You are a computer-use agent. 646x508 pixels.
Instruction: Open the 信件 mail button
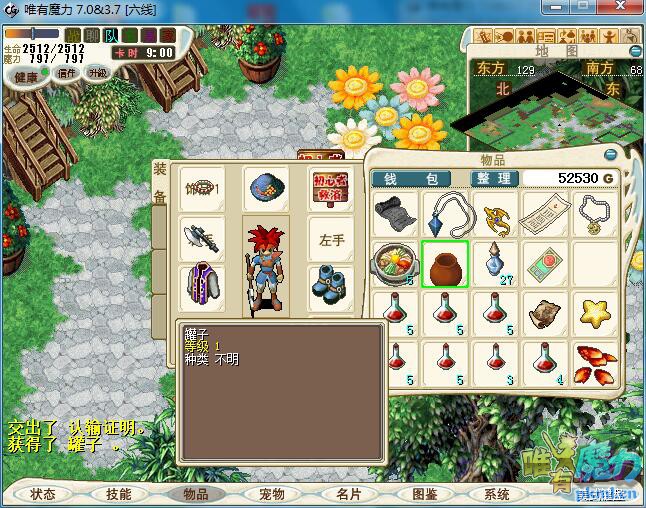(x=67, y=73)
